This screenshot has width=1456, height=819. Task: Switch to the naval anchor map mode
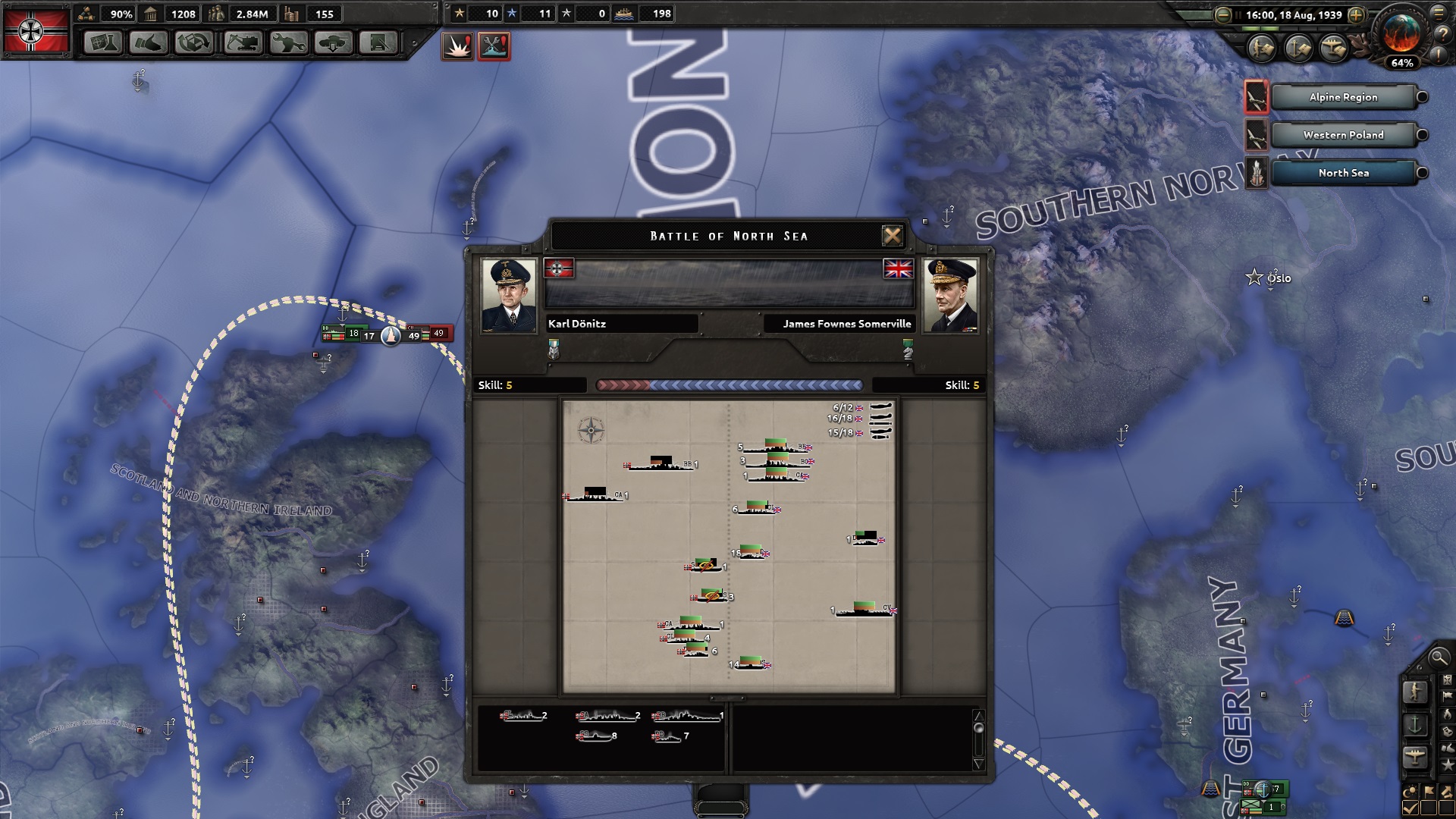1415,725
